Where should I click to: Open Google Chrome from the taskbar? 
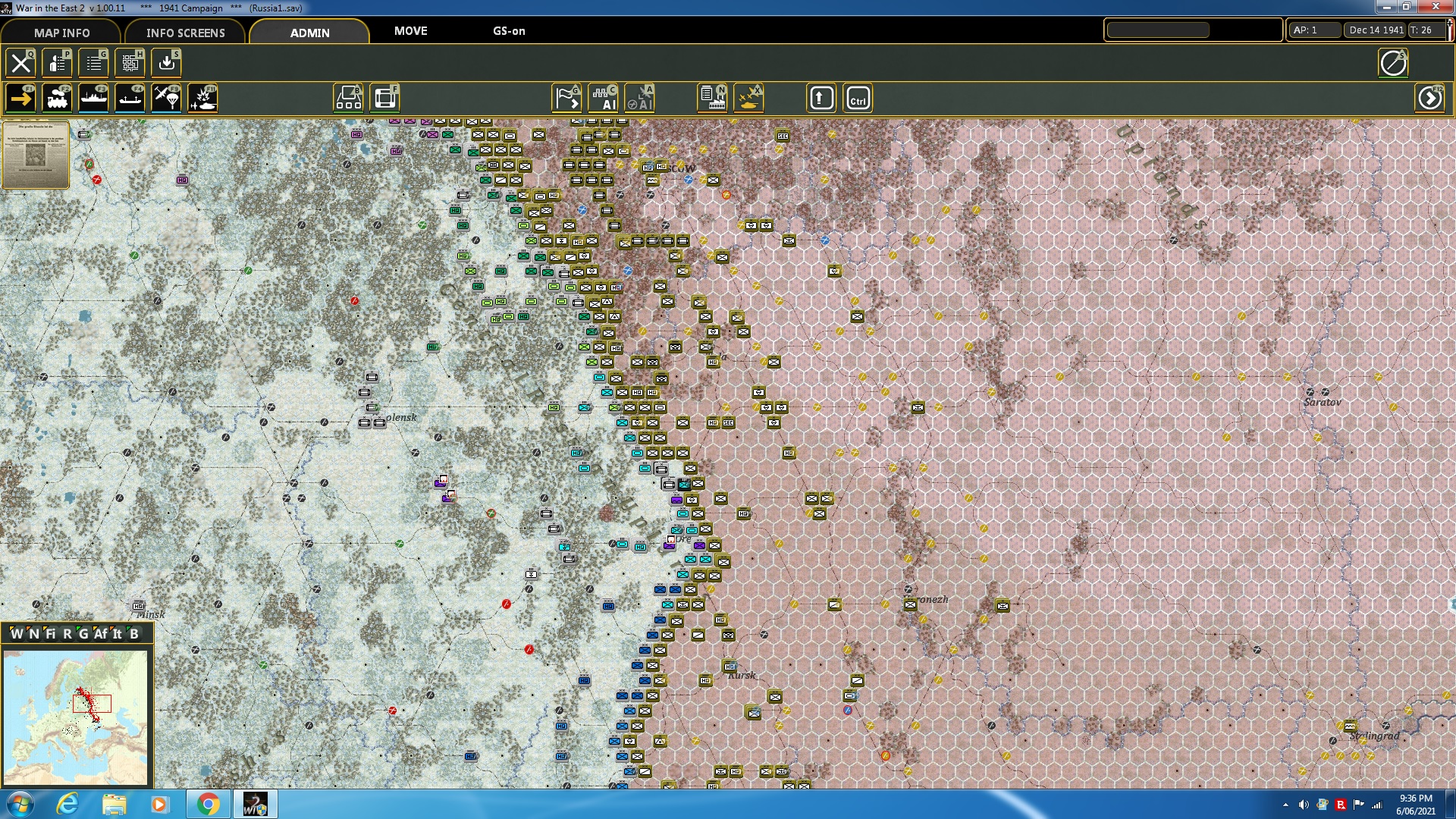(207, 803)
